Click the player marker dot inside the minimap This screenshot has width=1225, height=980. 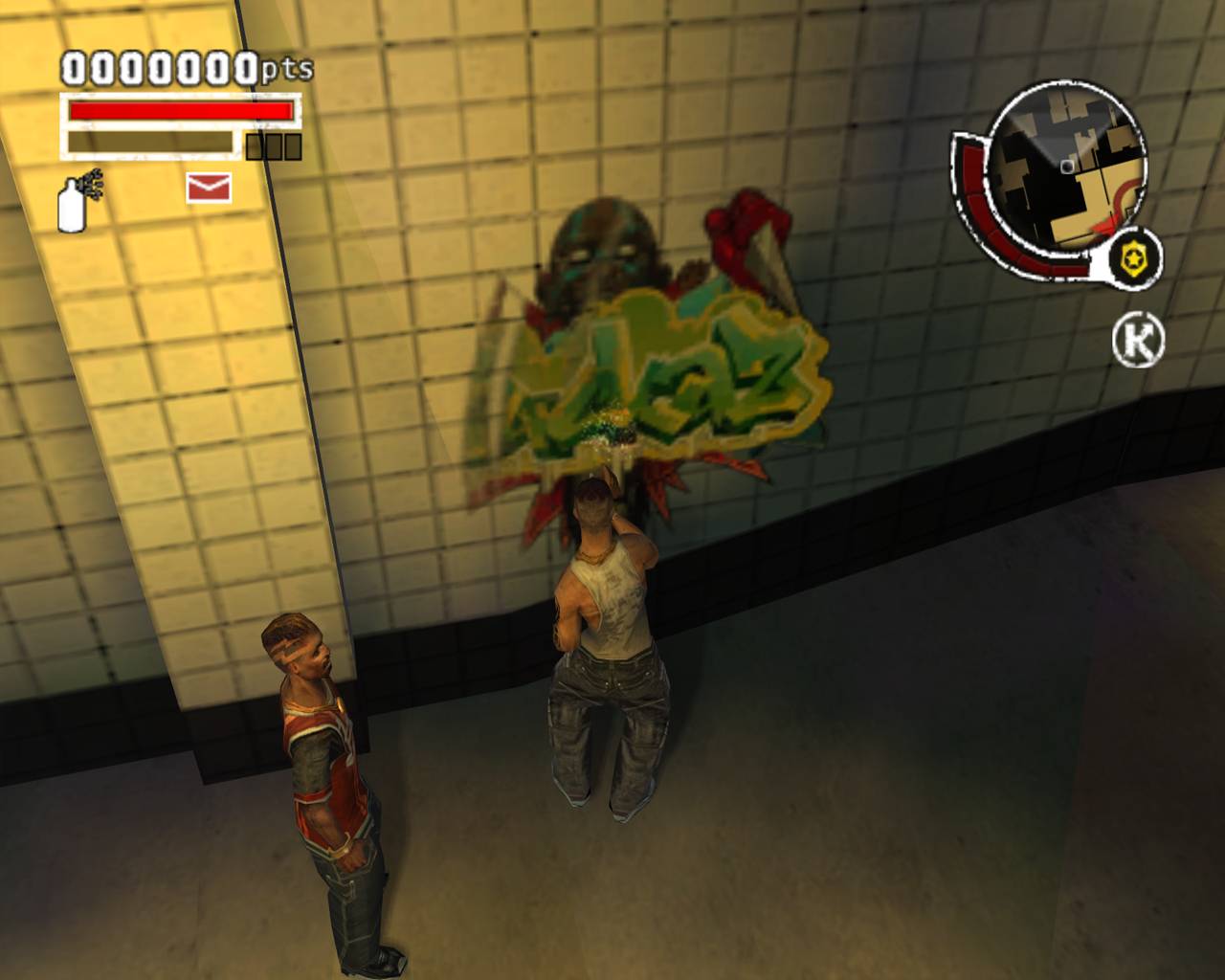point(1065,165)
